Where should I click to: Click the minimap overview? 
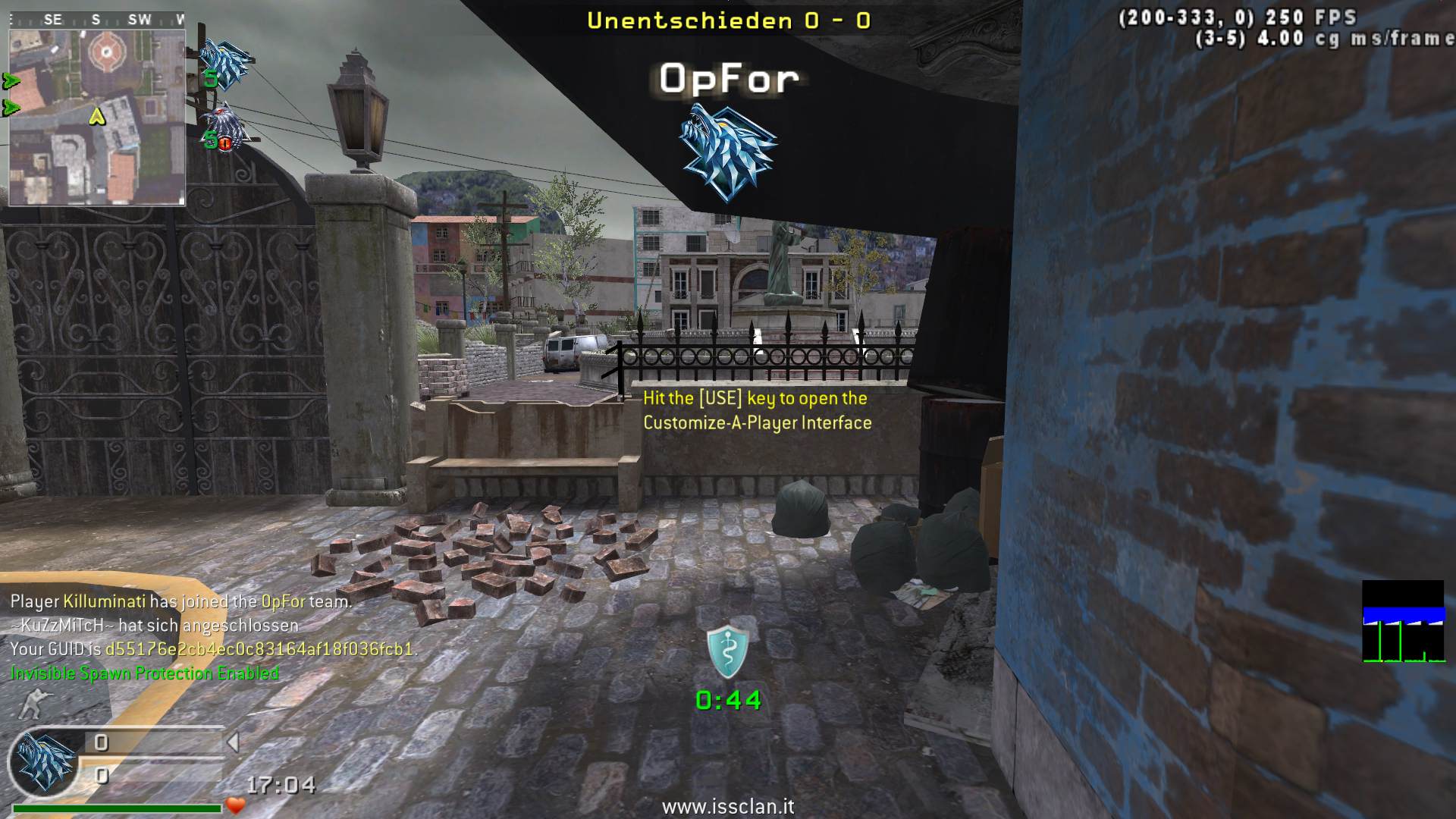97,118
